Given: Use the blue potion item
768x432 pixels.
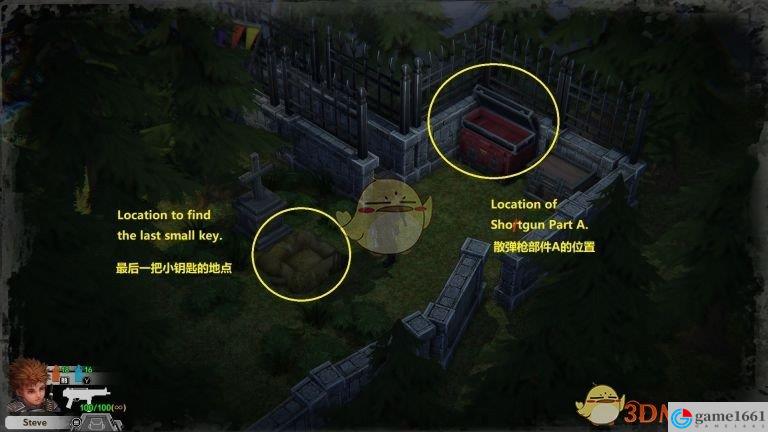Looking at the screenshot, I should tap(77, 373).
